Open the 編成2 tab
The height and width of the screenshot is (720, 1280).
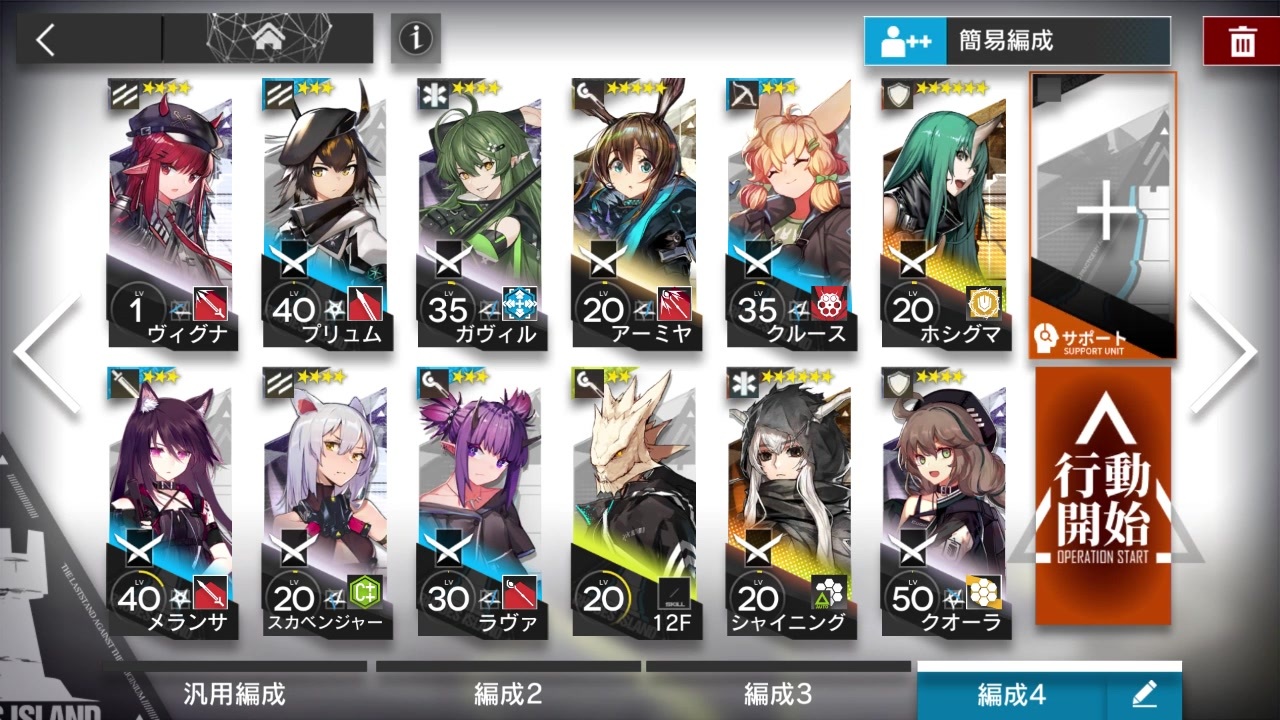coord(510,692)
